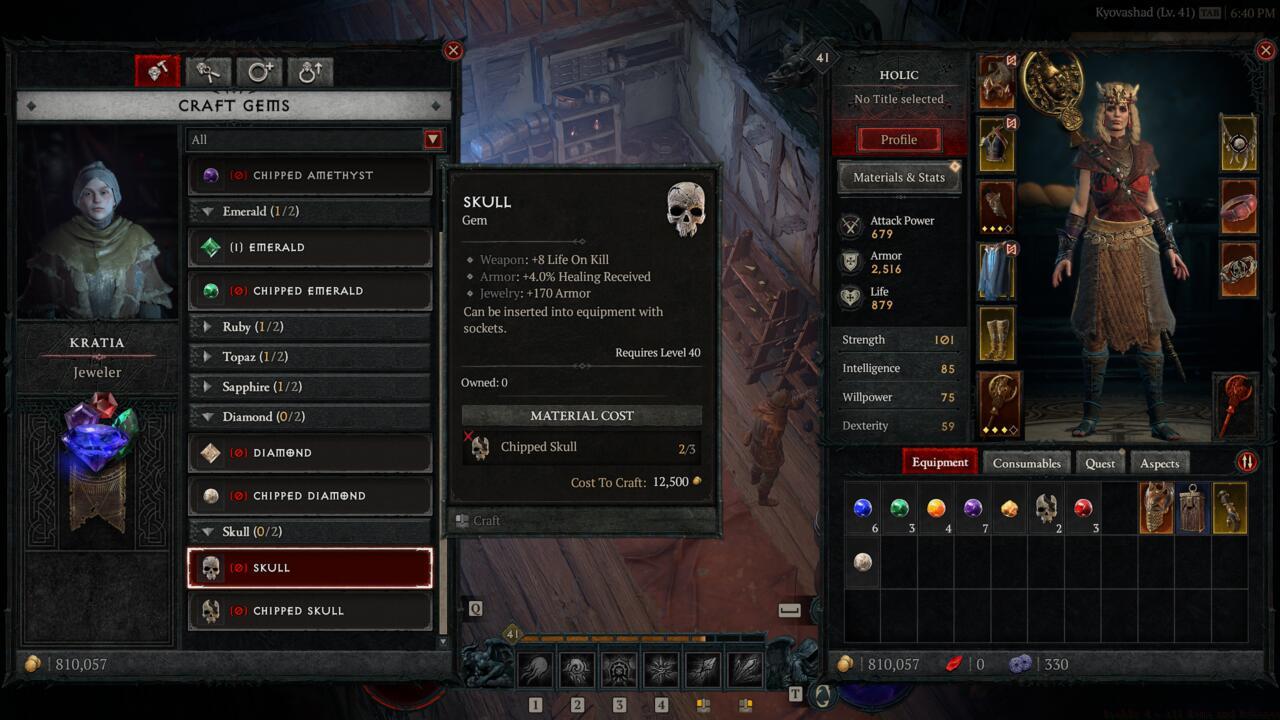
Task: Close the Craft Gems jeweler panel
Action: pos(453,50)
